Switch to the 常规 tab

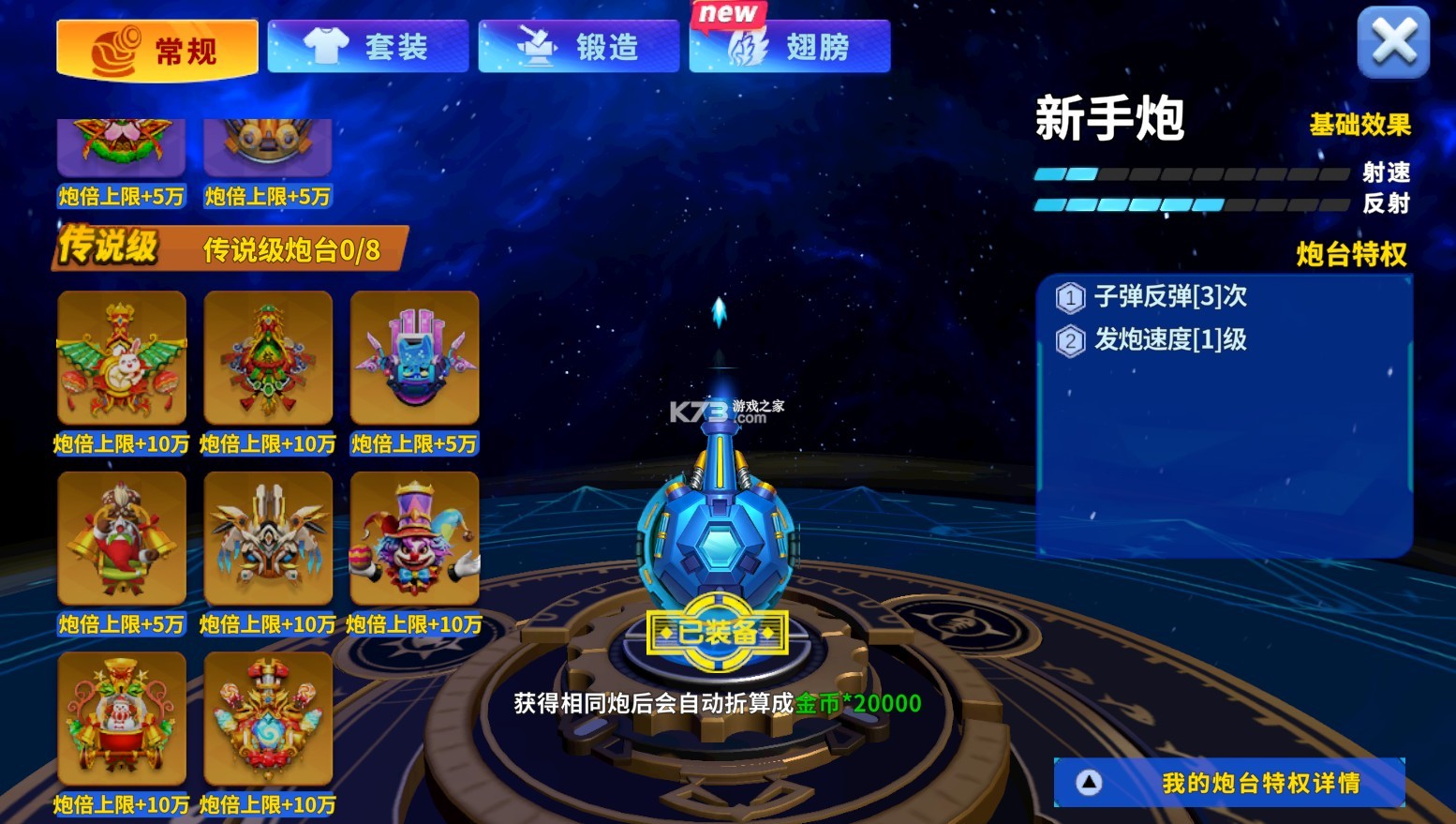[x=156, y=45]
